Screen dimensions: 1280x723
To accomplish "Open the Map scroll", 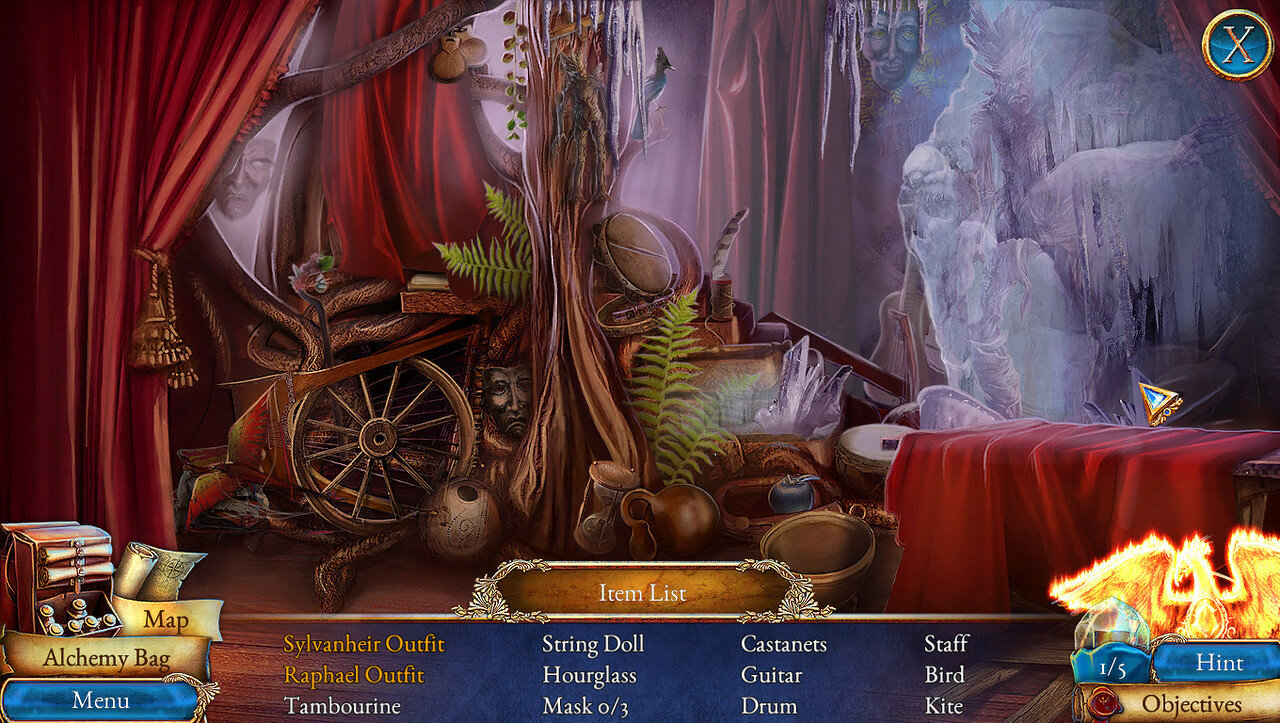I will pos(165,618).
